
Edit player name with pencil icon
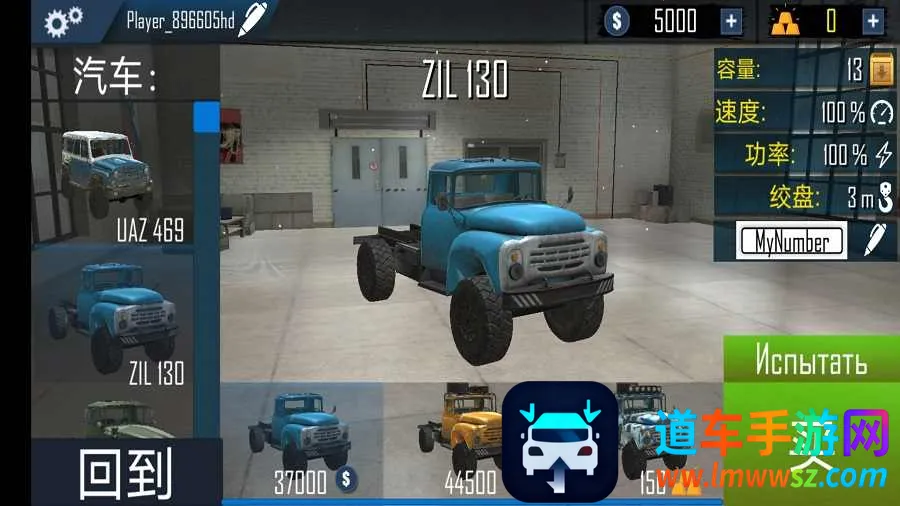(x=254, y=18)
